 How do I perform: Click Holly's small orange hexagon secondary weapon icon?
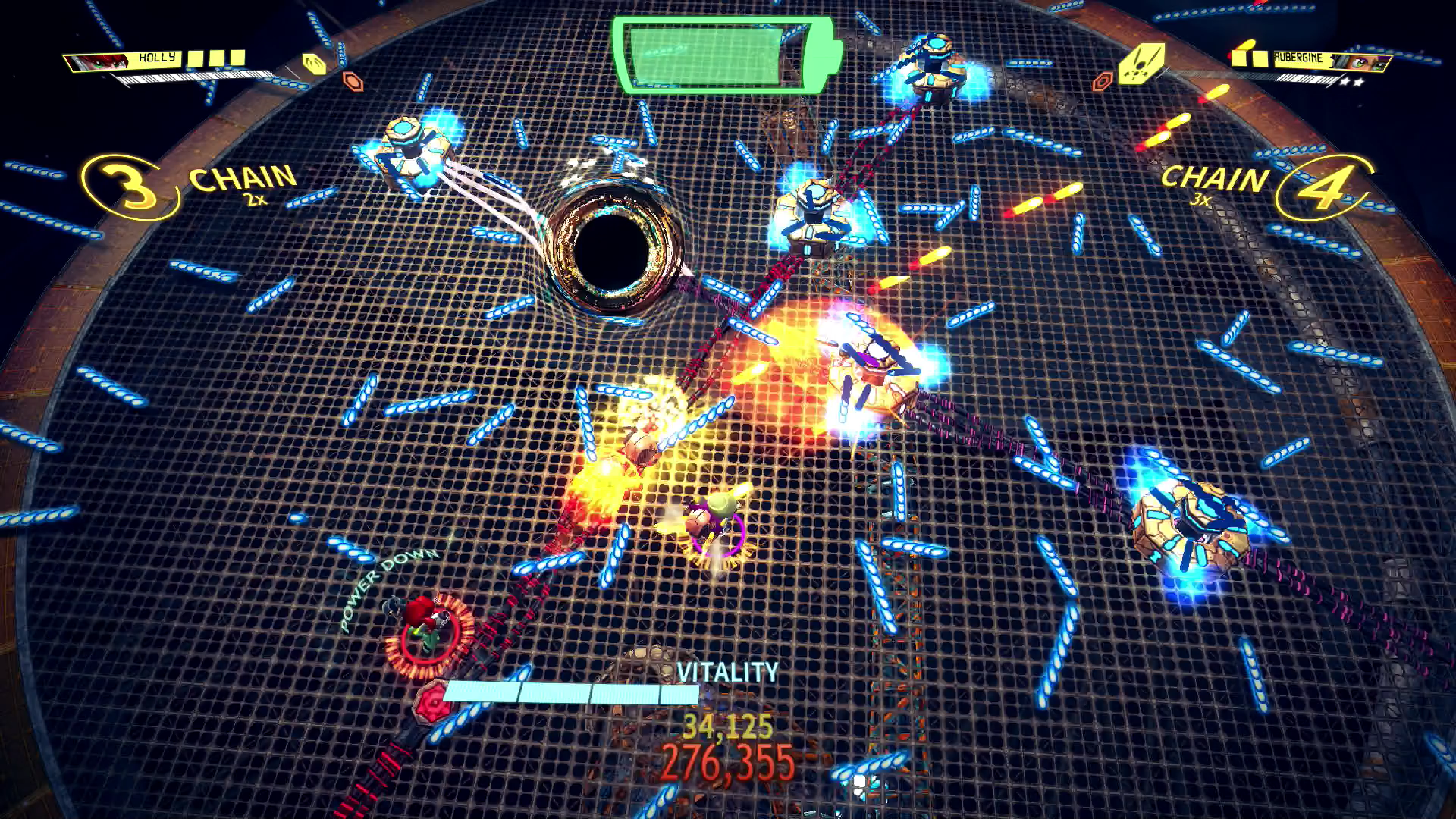(x=353, y=80)
